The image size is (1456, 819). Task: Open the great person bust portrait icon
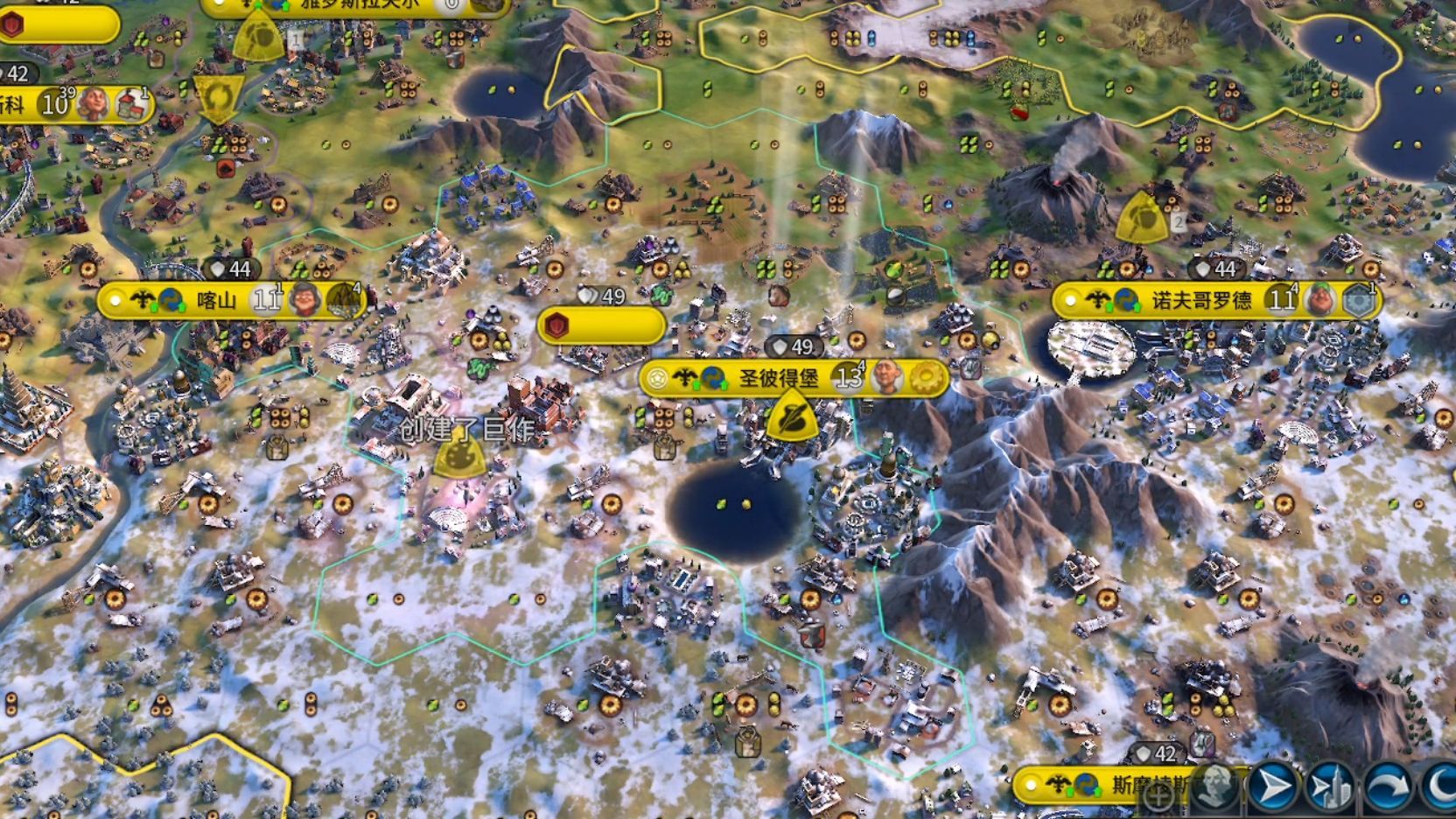[1216, 787]
